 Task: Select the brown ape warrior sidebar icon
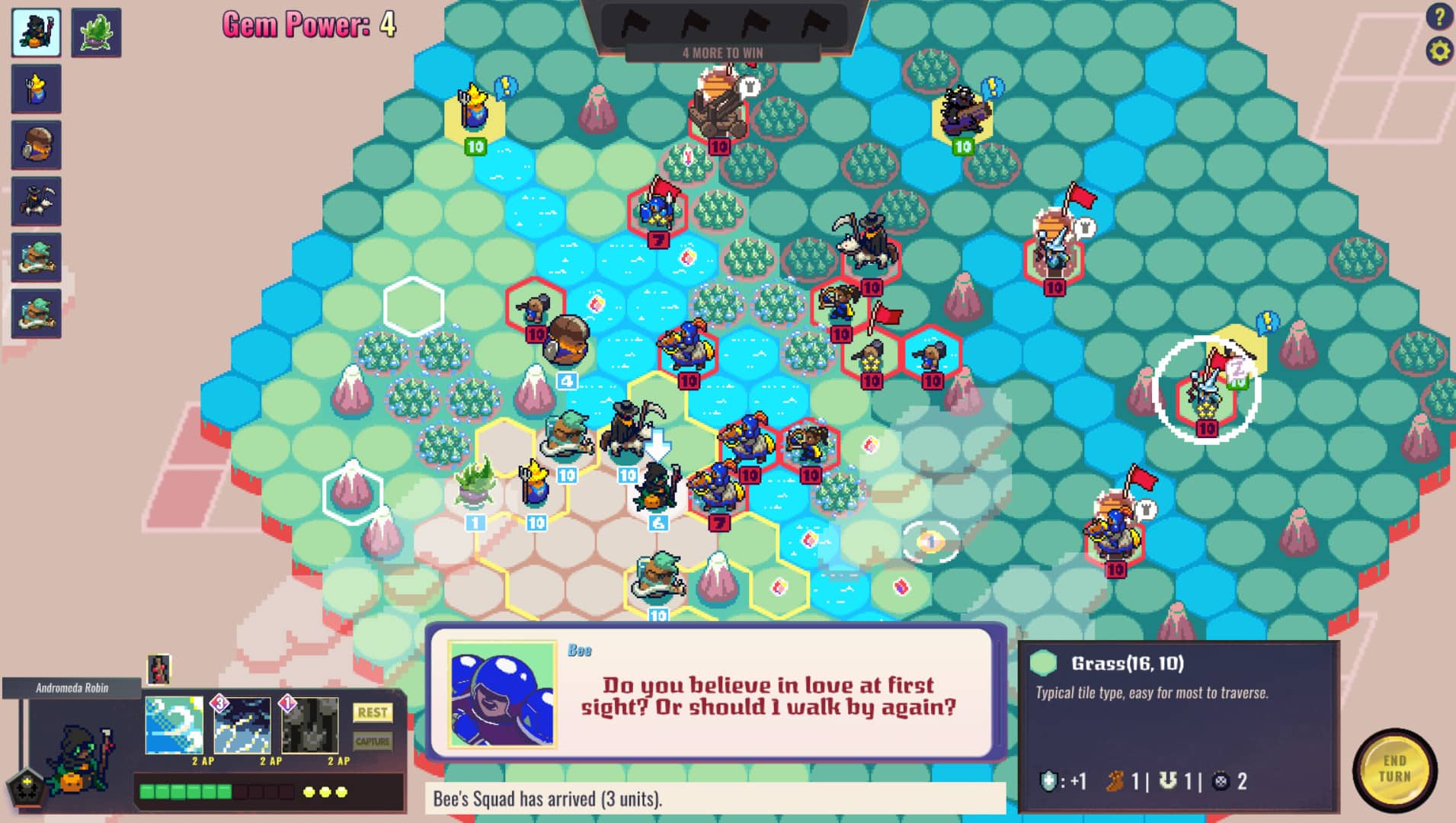click(35, 145)
